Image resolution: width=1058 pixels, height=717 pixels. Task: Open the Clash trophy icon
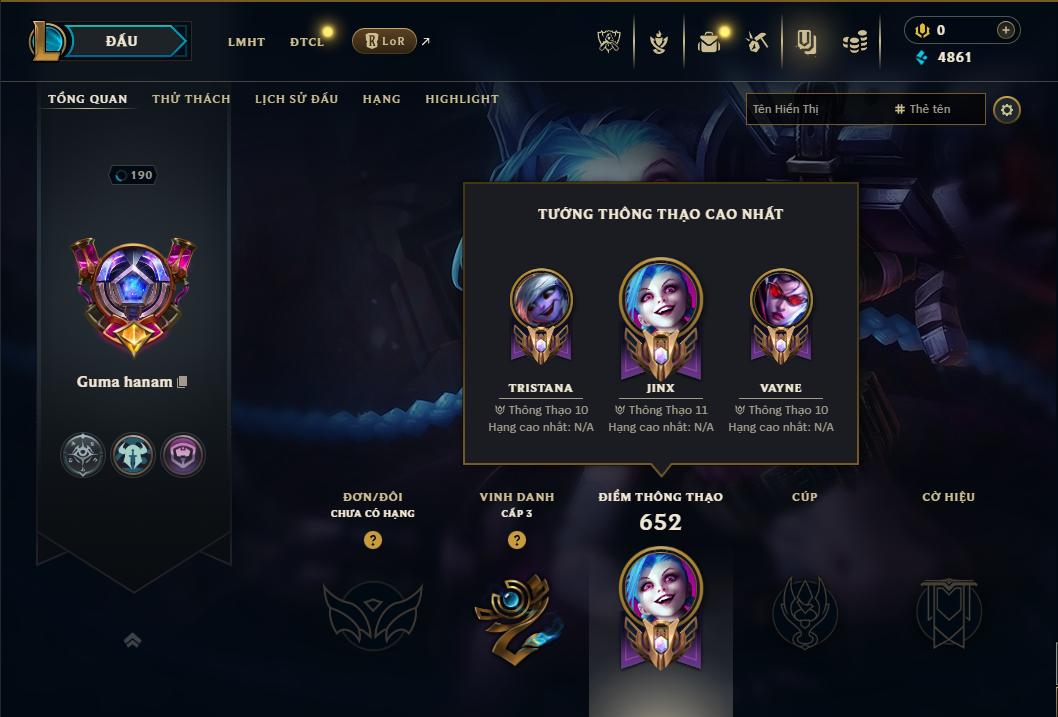(x=609, y=42)
